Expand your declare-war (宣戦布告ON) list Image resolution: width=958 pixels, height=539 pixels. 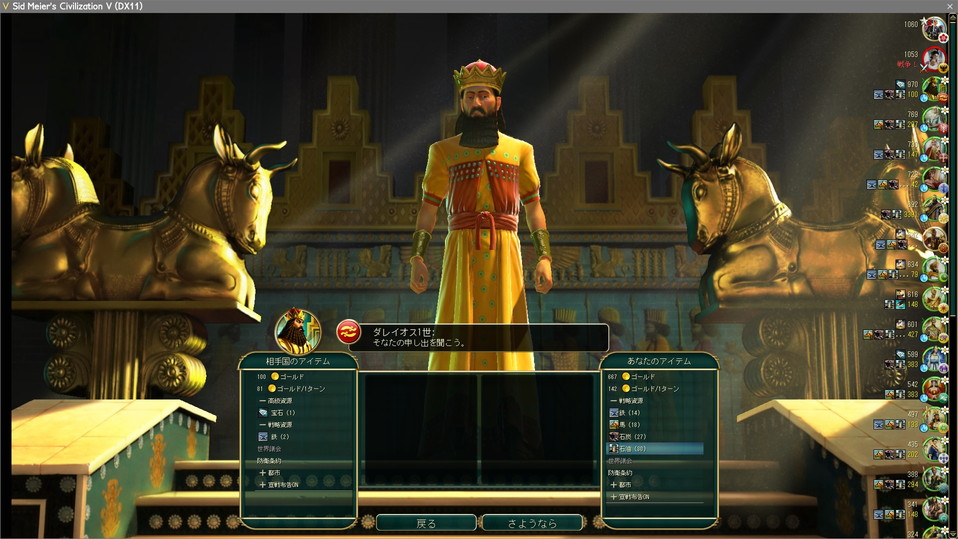coord(634,496)
